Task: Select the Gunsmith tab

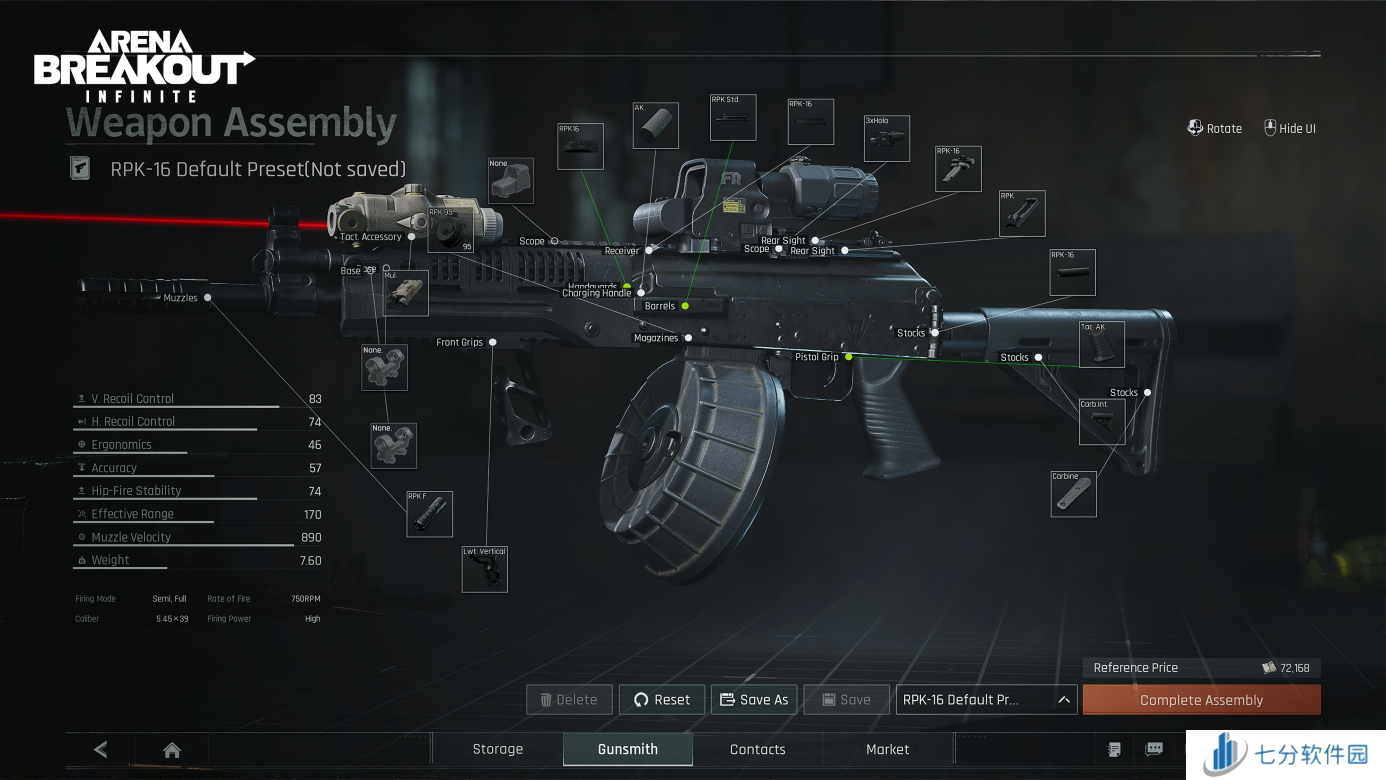Action: coord(627,749)
